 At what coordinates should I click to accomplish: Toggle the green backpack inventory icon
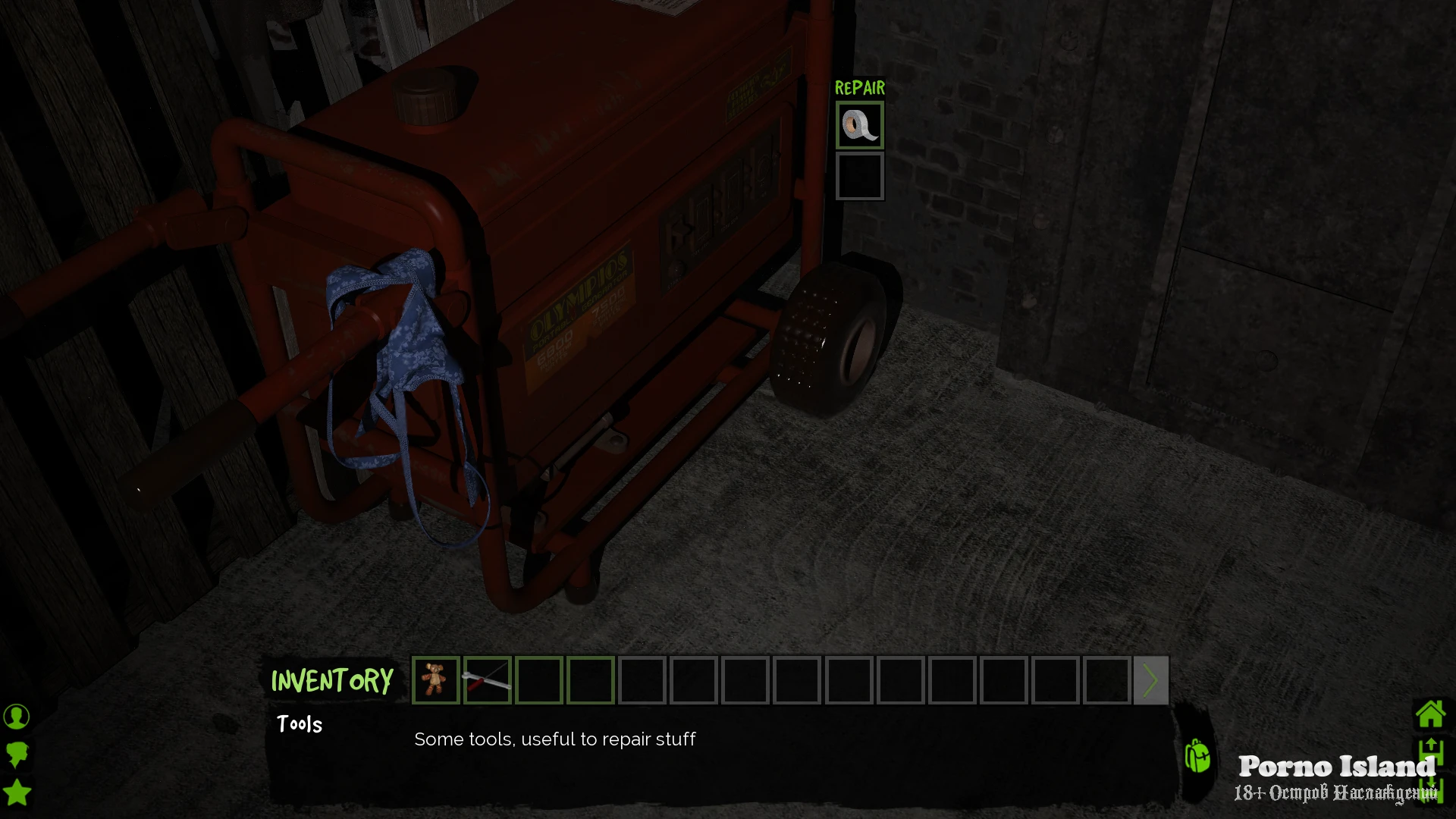(1197, 756)
